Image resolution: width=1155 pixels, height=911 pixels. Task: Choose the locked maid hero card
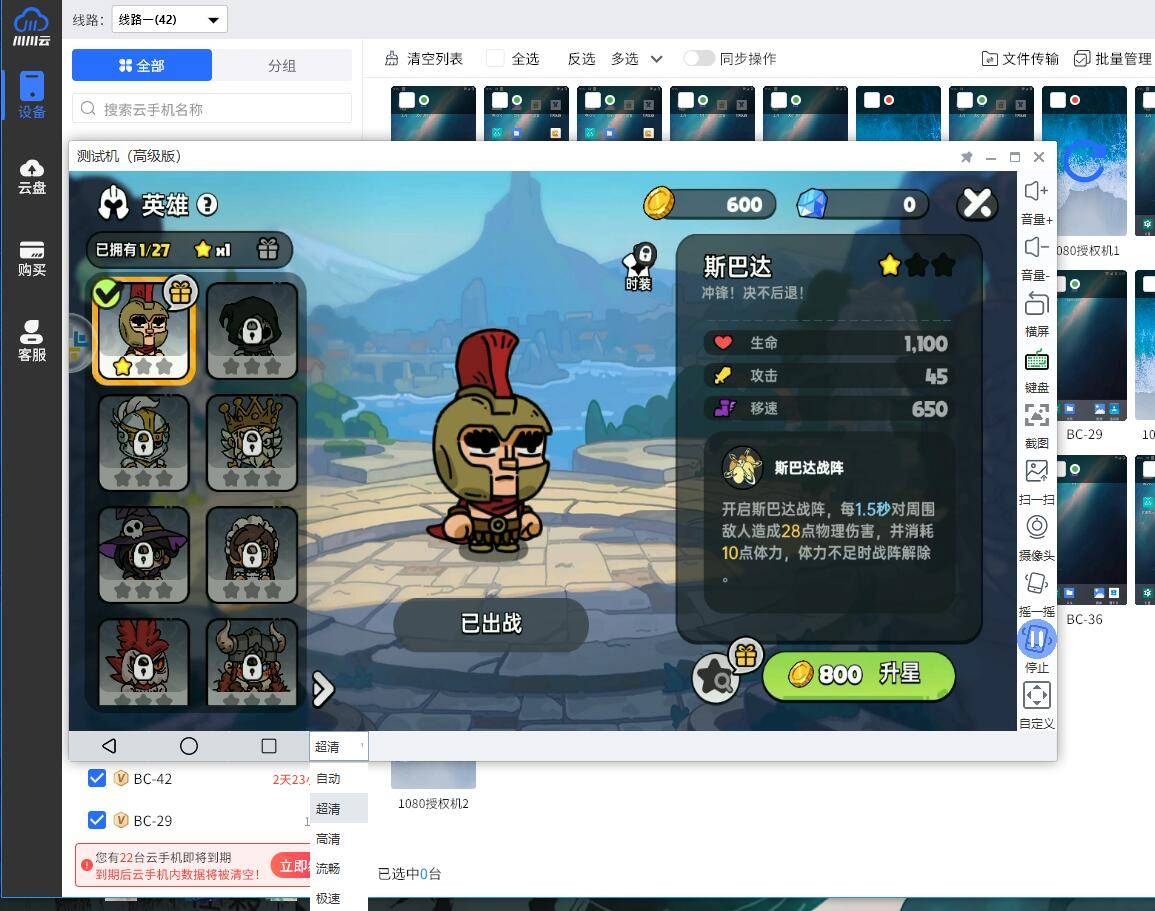[x=252, y=554]
